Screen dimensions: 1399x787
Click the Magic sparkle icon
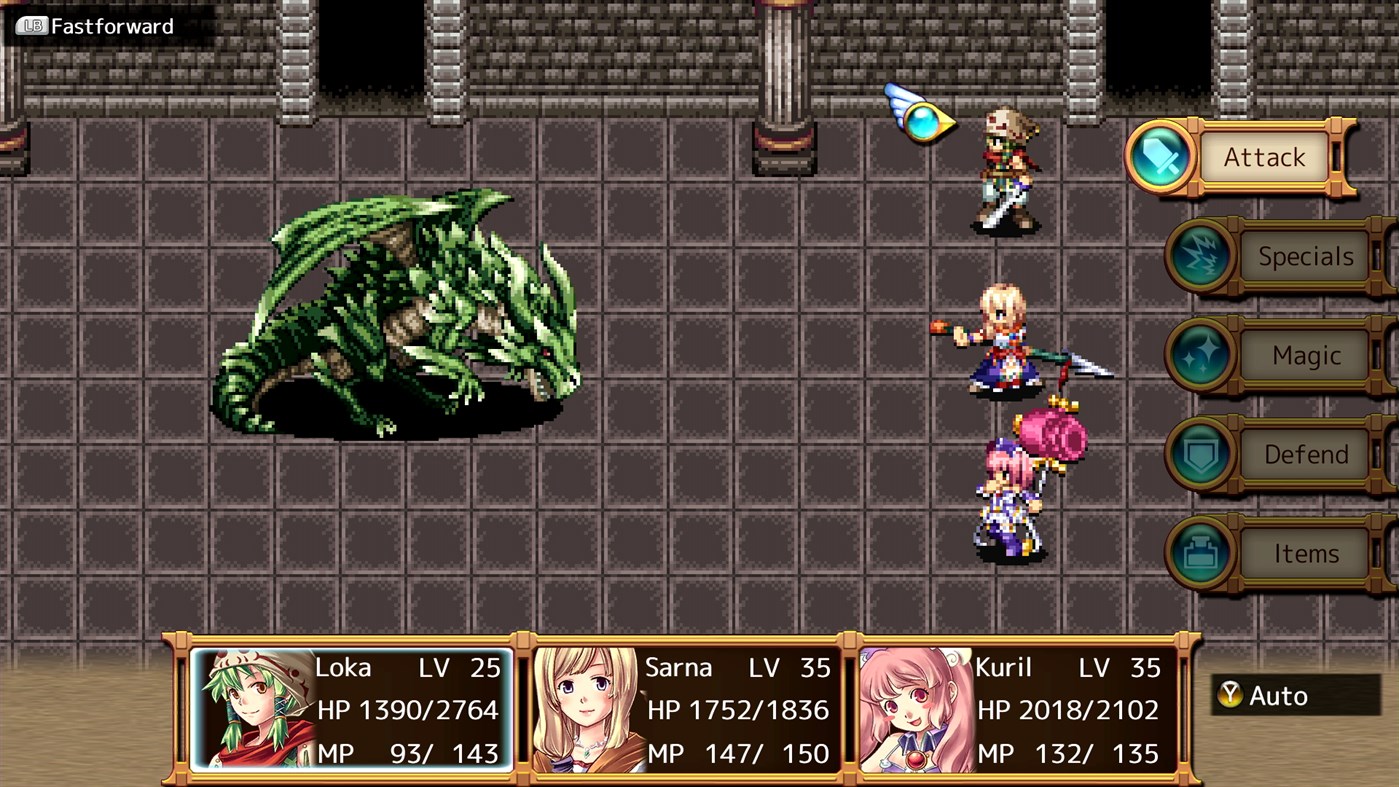tap(1200, 355)
